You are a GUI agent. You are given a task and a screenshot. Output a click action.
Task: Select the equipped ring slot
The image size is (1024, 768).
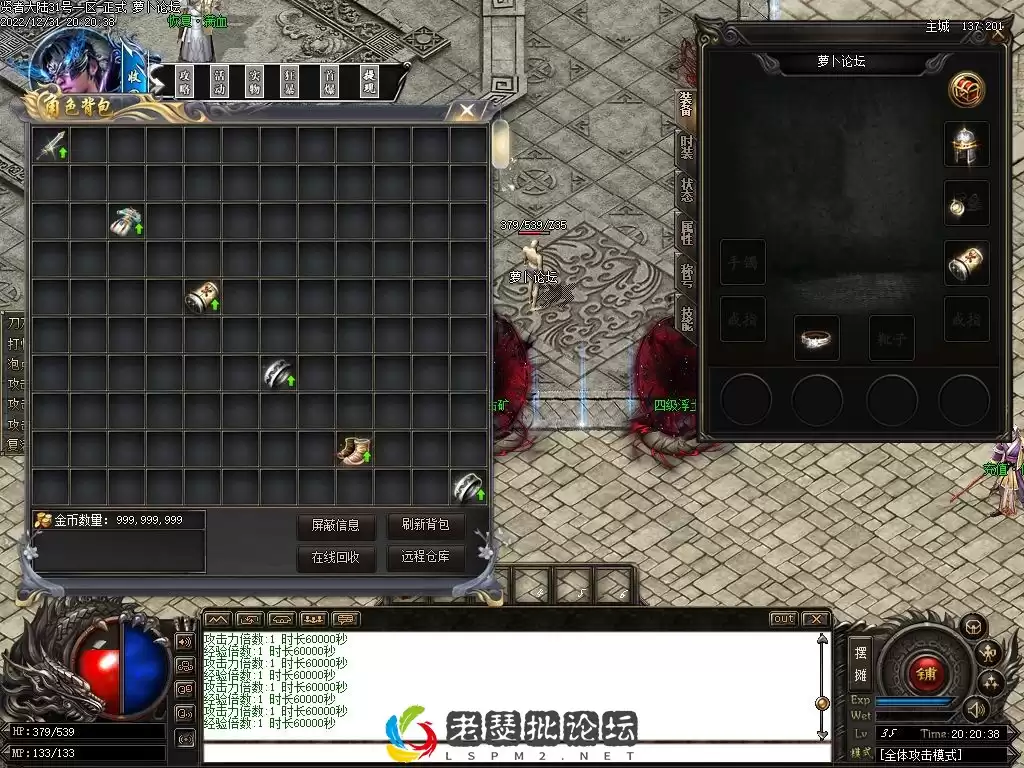coord(816,339)
